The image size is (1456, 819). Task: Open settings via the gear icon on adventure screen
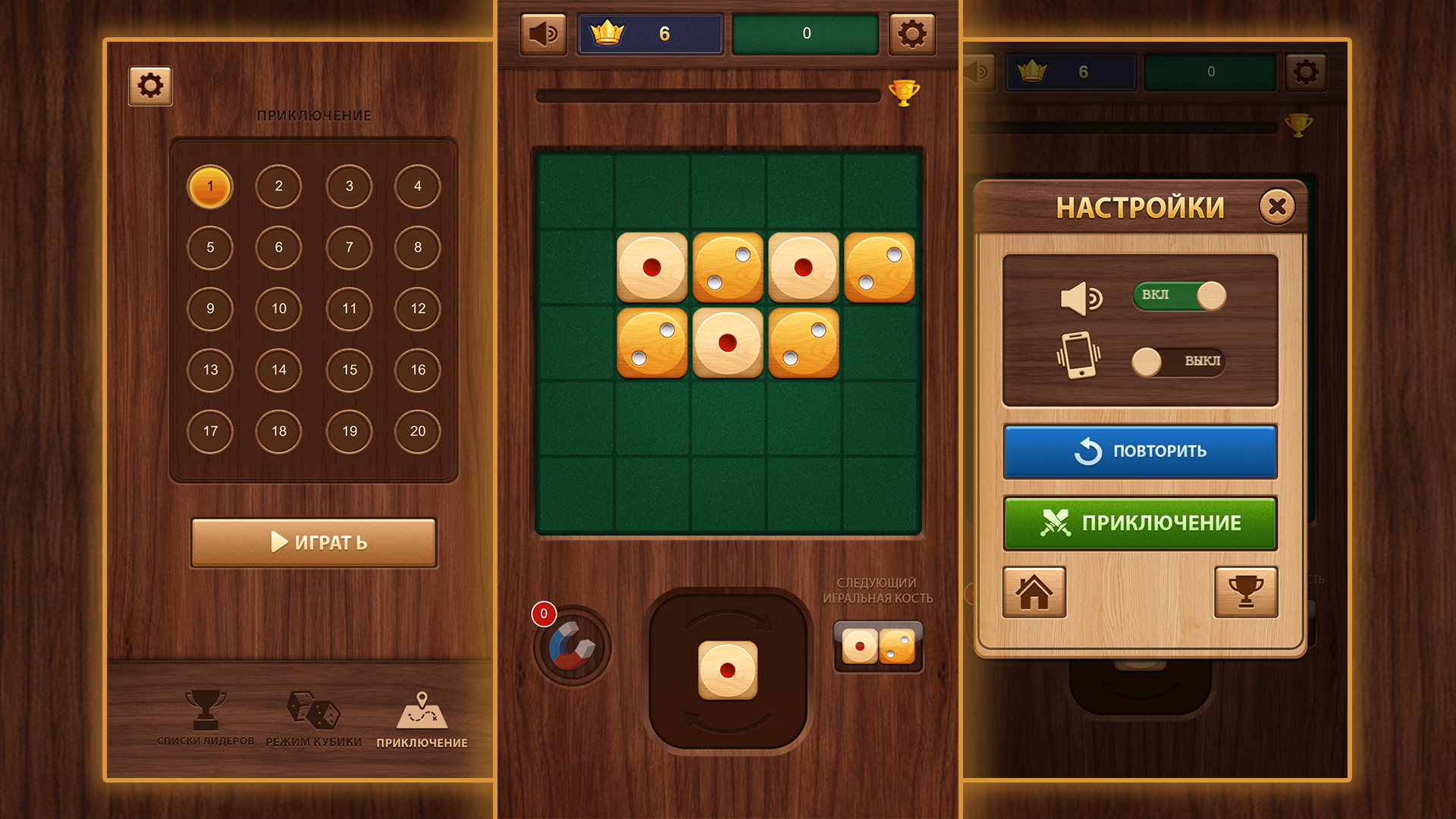(x=150, y=86)
